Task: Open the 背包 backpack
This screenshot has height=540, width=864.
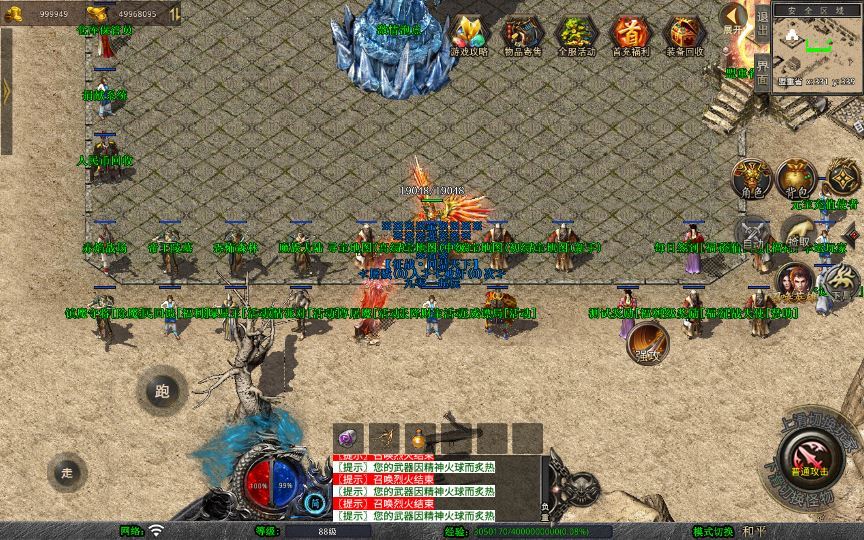Action: (x=796, y=178)
